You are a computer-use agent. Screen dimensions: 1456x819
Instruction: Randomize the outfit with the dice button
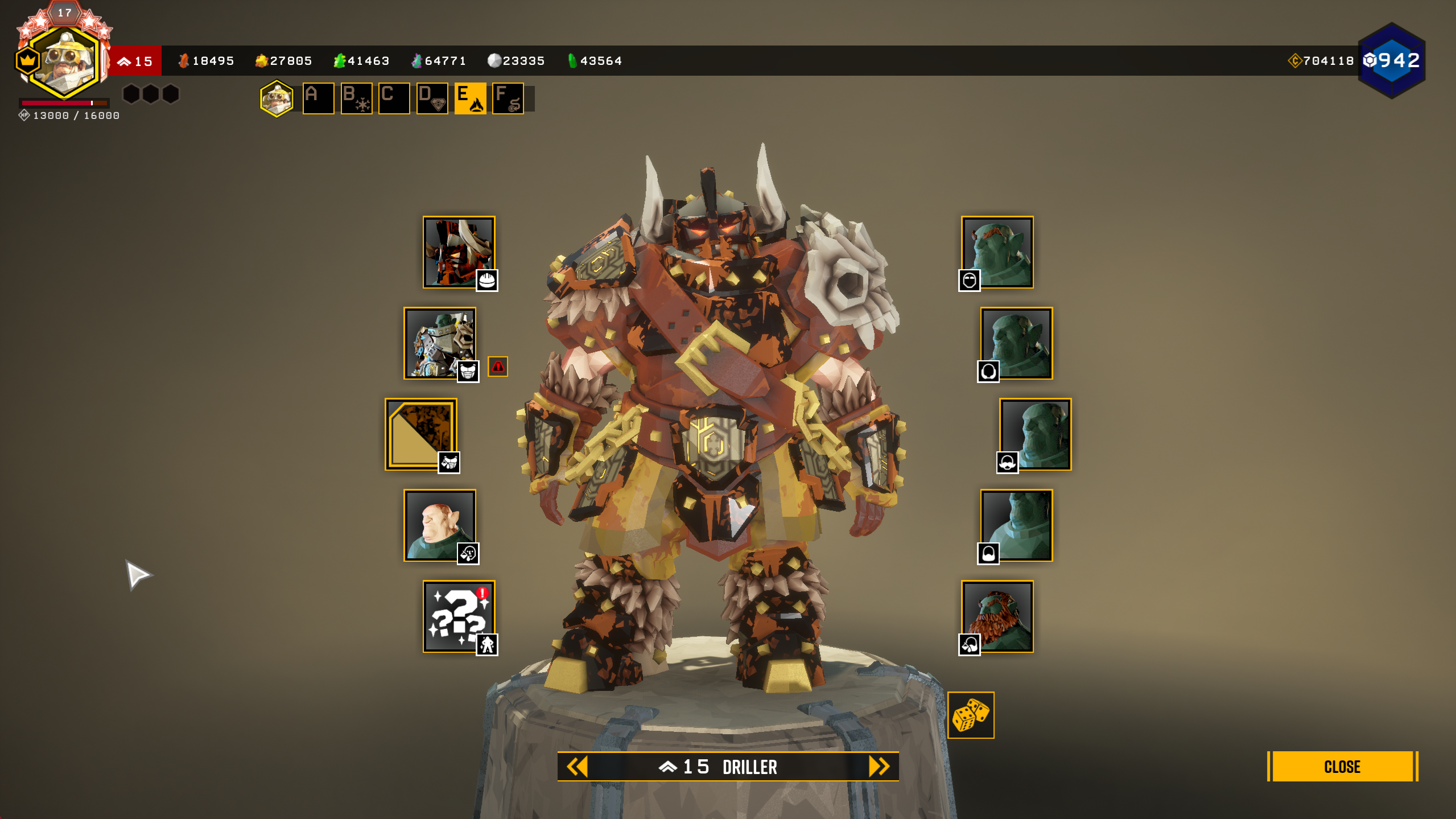(970, 715)
